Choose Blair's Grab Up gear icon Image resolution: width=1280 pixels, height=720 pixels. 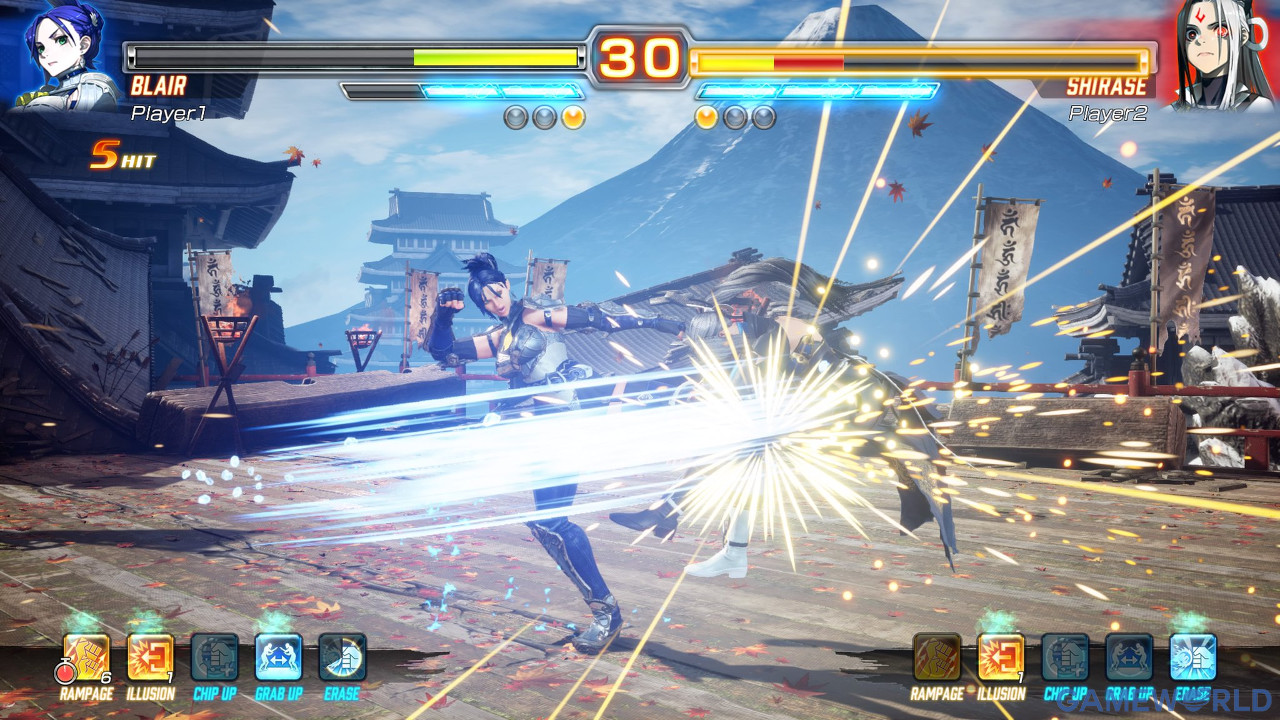279,657
